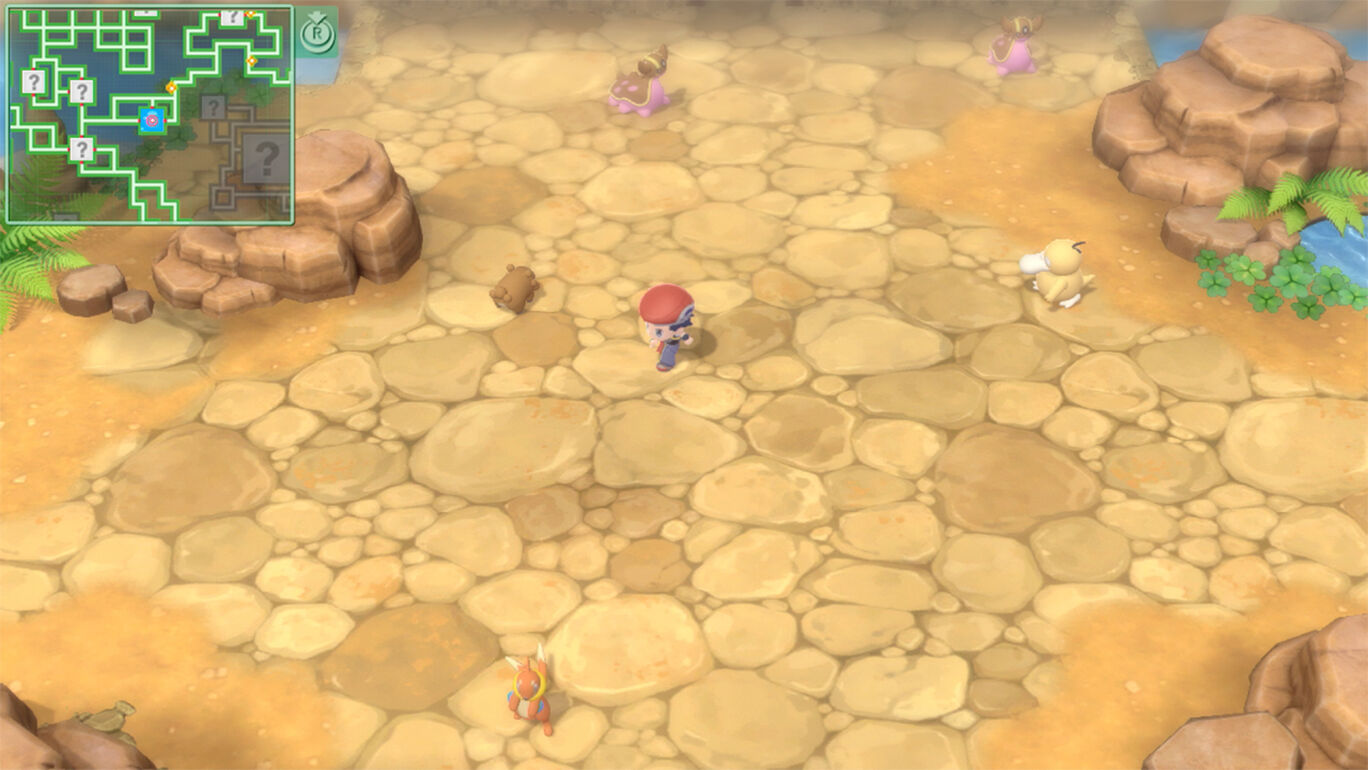Click the diamond marker at the minimap's top-right corner
1368x770 pixels.
(250, 13)
